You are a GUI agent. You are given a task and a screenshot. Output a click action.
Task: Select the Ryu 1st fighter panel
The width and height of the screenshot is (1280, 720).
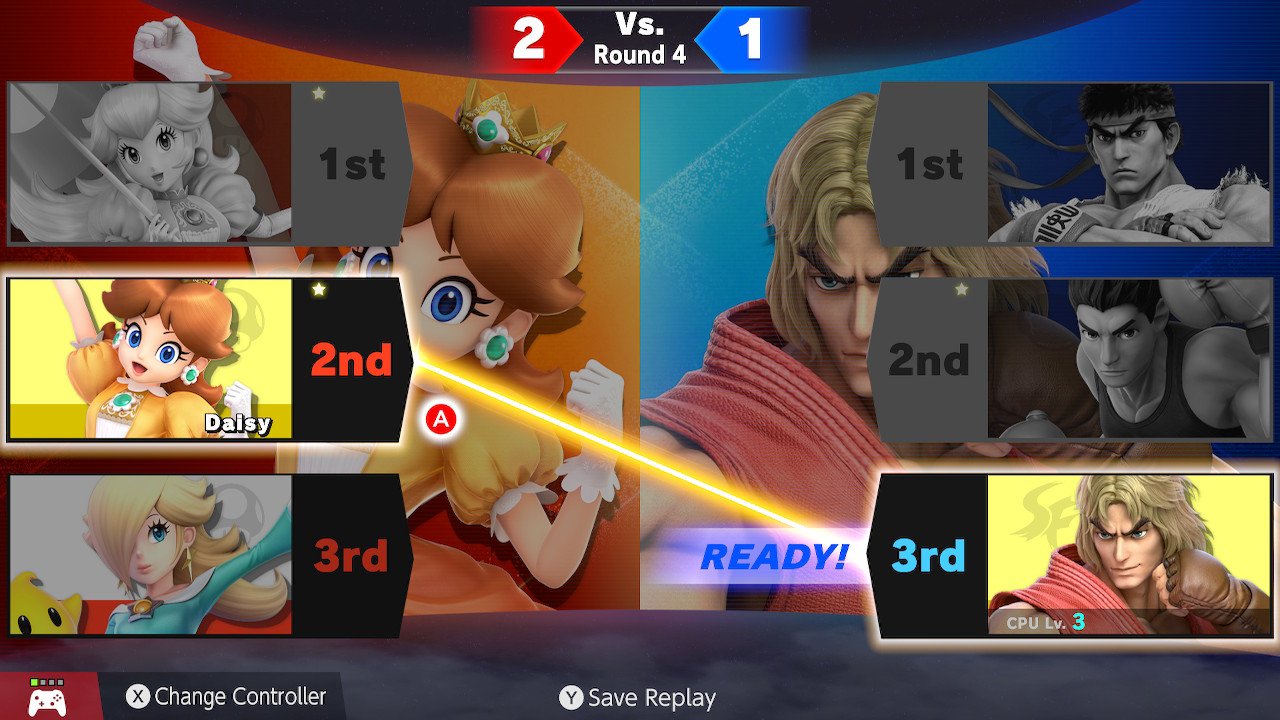[1058, 164]
